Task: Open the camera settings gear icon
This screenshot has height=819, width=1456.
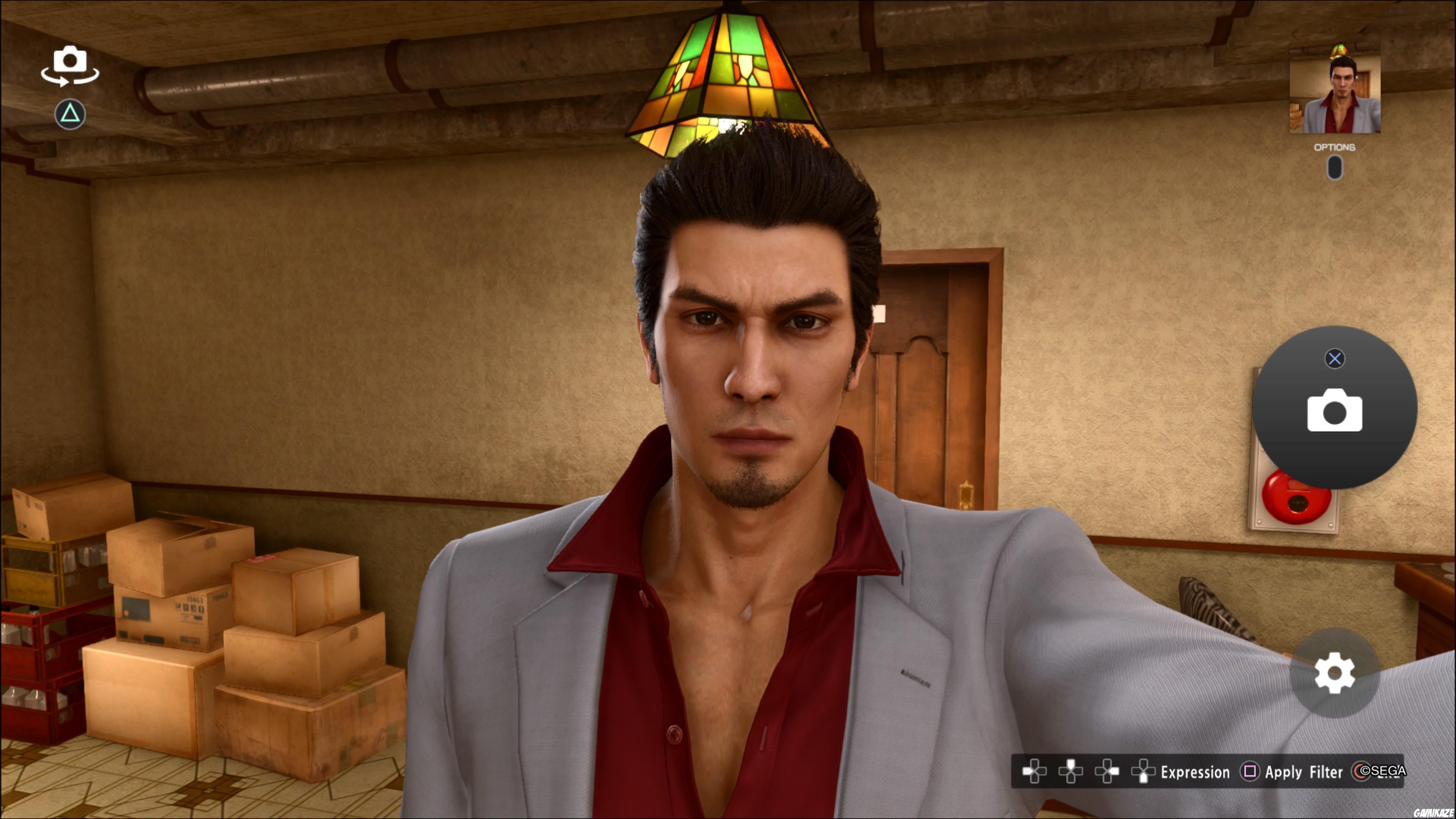Action: (x=1335, y=673)
